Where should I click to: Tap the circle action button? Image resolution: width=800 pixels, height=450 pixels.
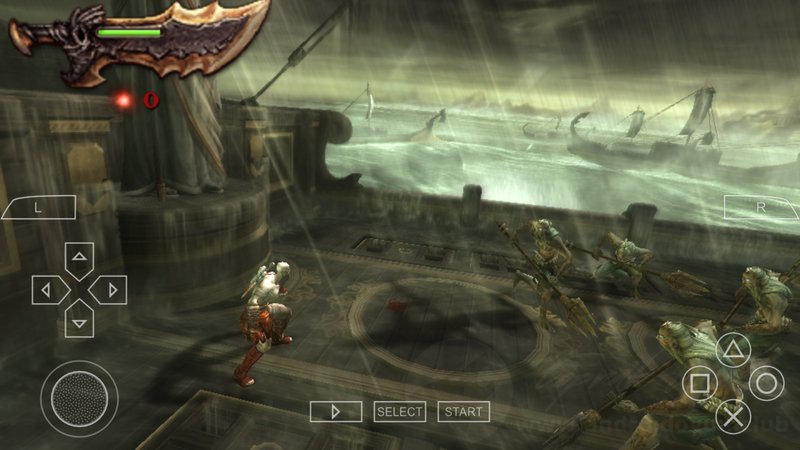coord(767,384)
